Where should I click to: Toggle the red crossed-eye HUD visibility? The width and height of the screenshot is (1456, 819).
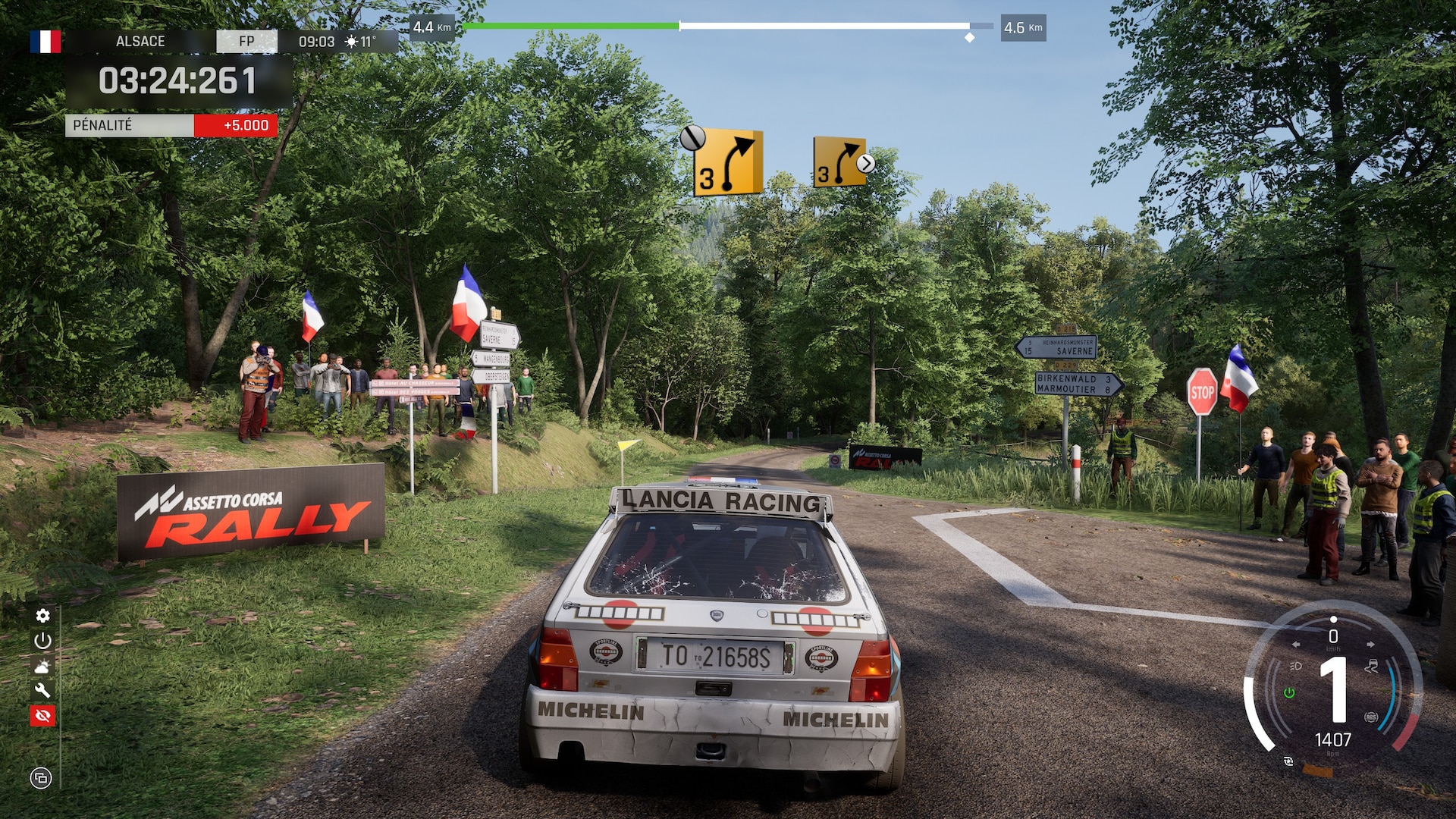42,715
